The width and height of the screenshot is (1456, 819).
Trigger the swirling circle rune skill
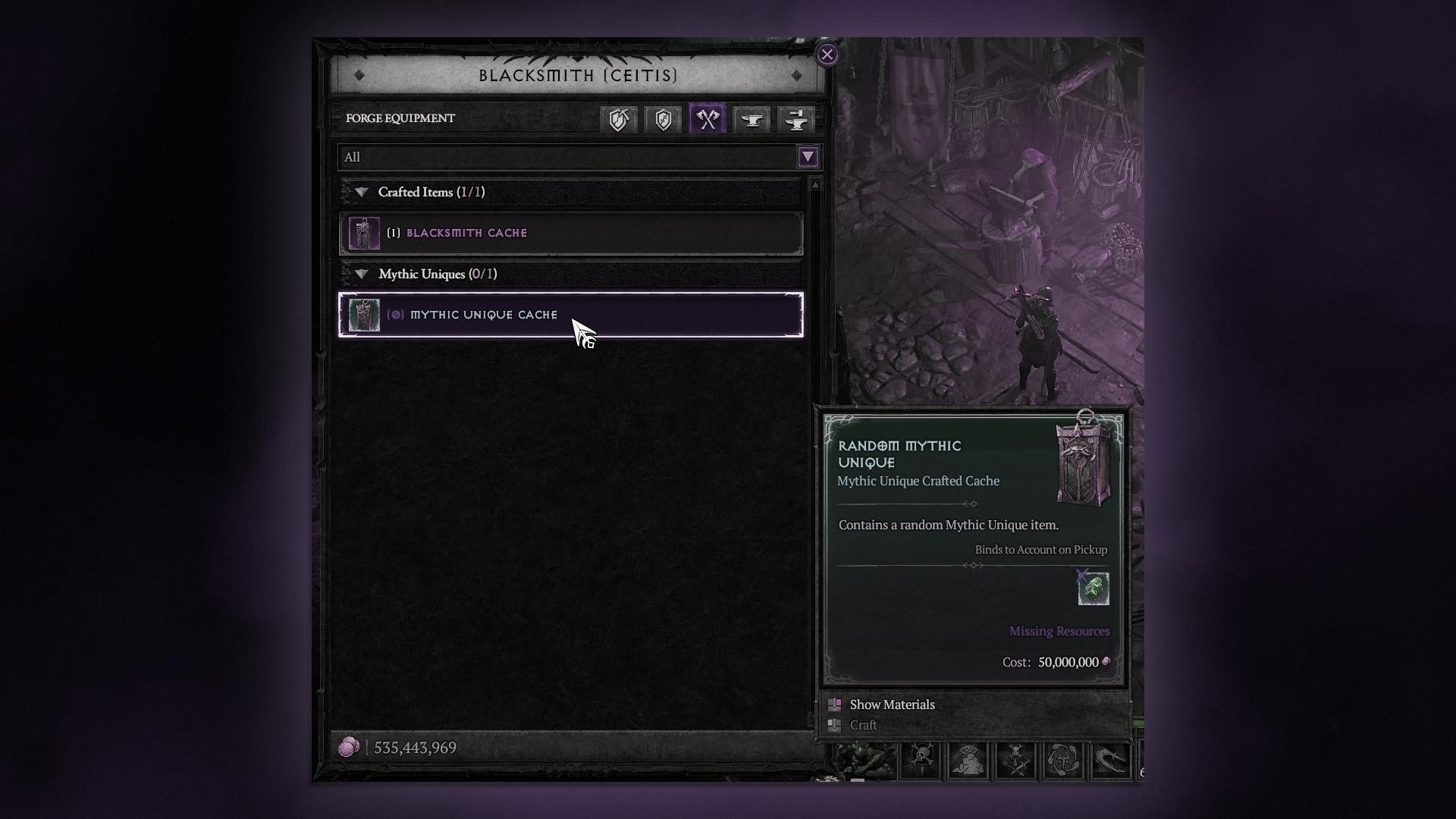coord(1063,760)
